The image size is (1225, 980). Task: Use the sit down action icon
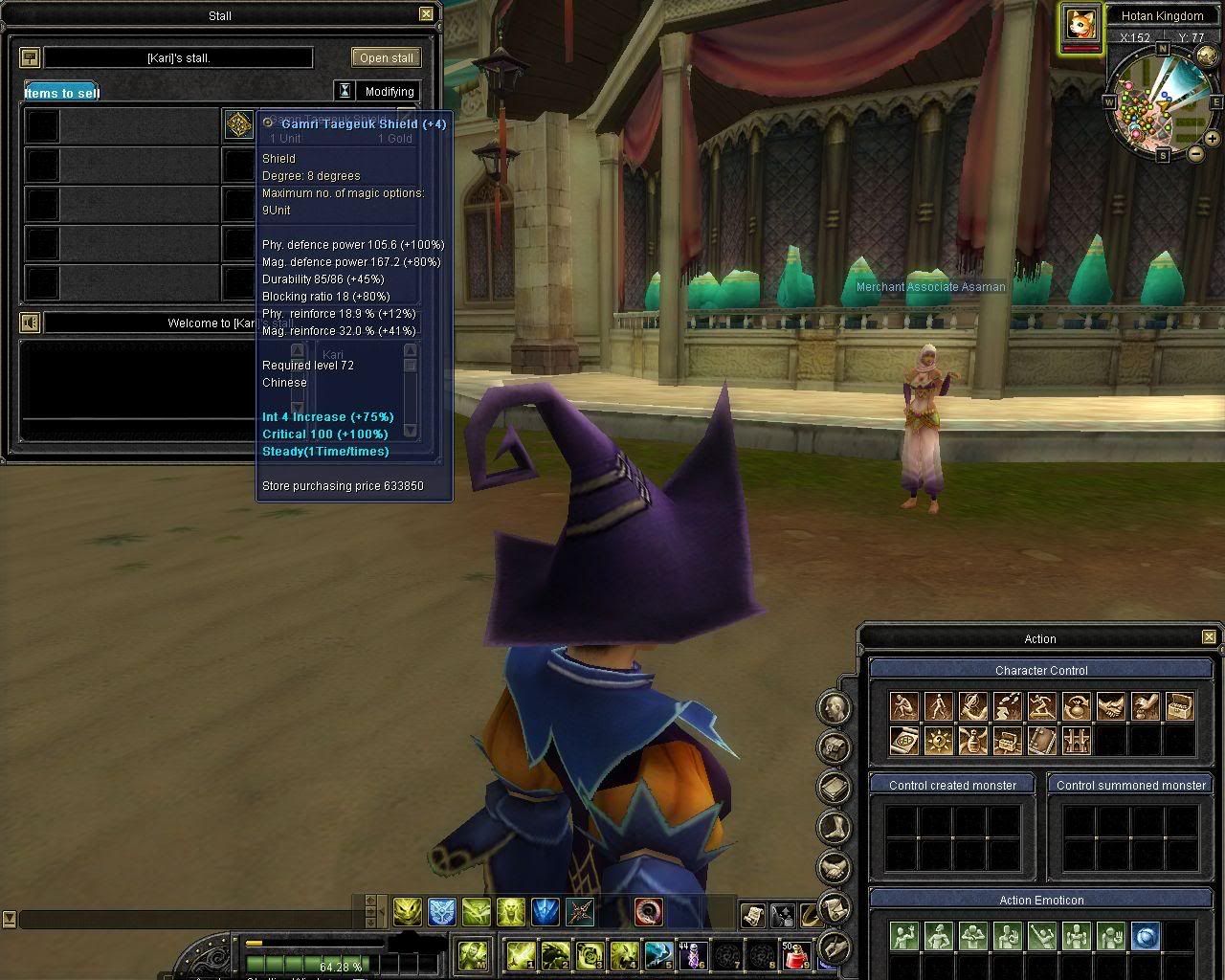(904, 707)
